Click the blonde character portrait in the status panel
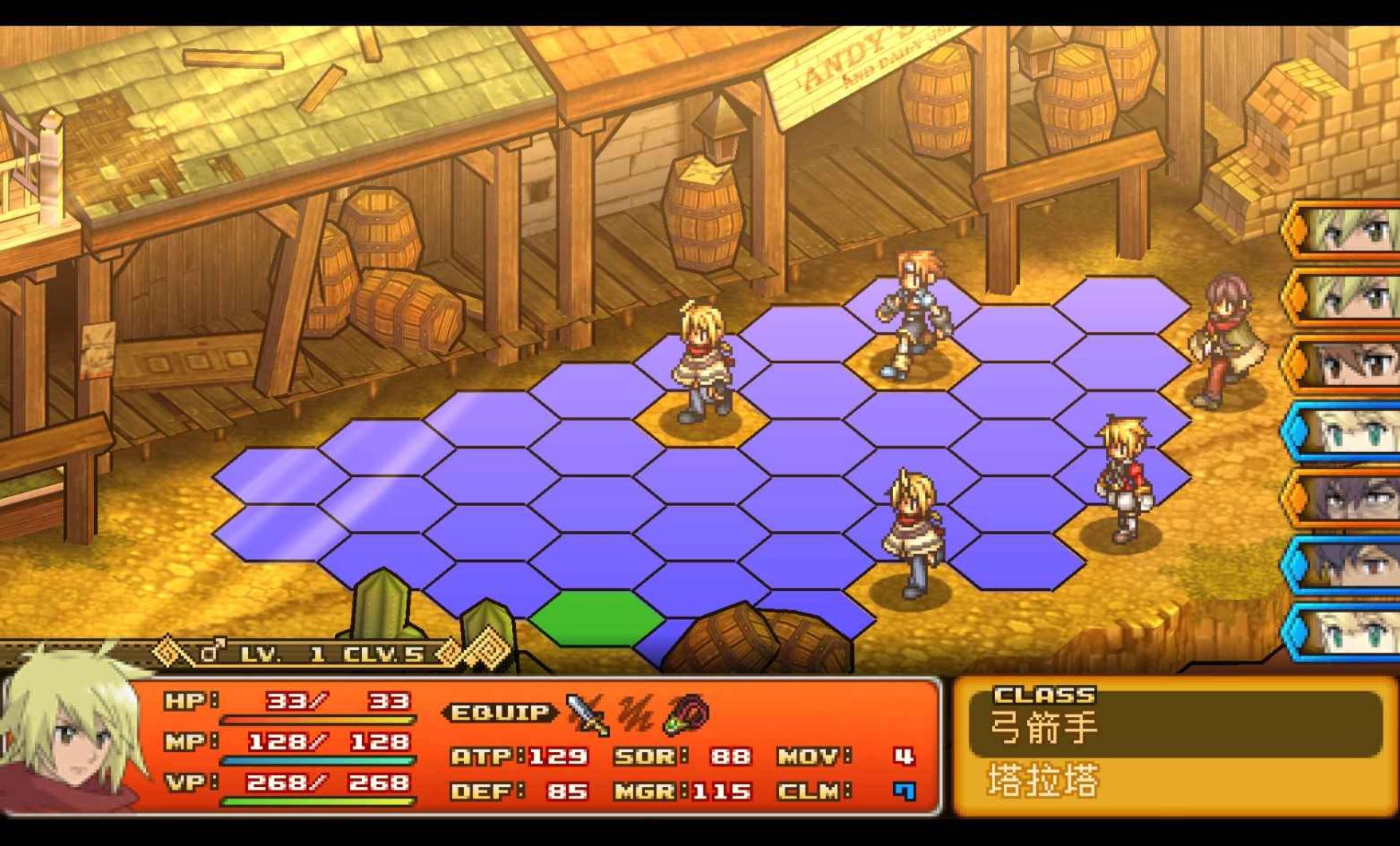 click(x=69, y=737)
